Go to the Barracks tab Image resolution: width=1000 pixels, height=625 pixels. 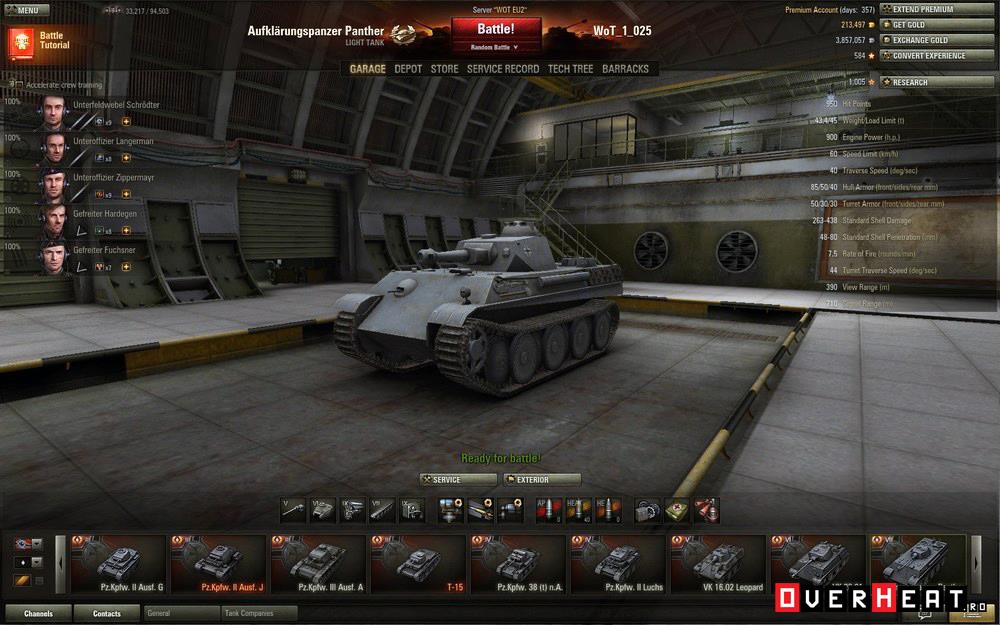click(x=625, y=69)
